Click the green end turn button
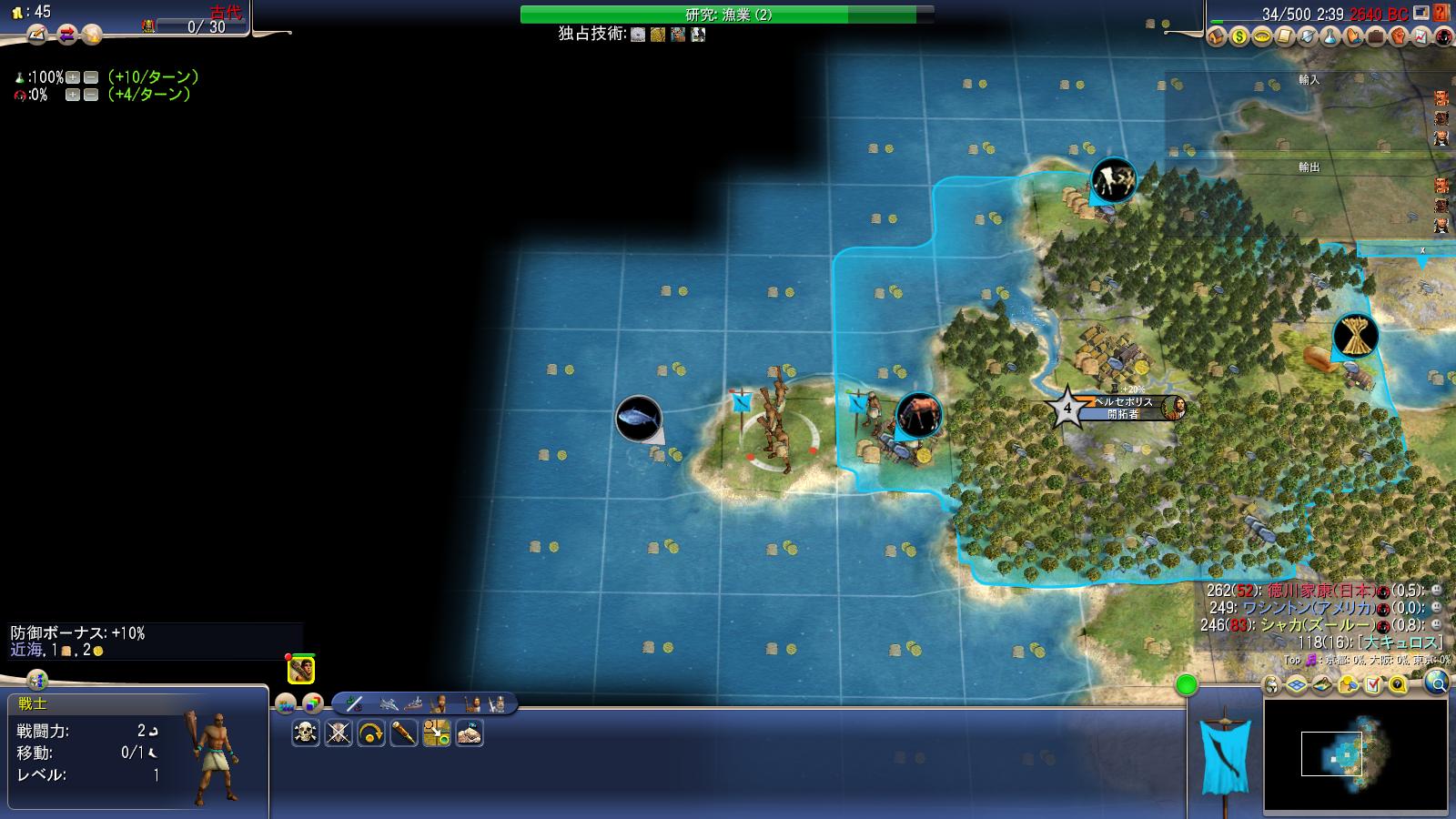Image resolution: width=1456 pixels, height=819 pixels. (x=1187, y=685)
